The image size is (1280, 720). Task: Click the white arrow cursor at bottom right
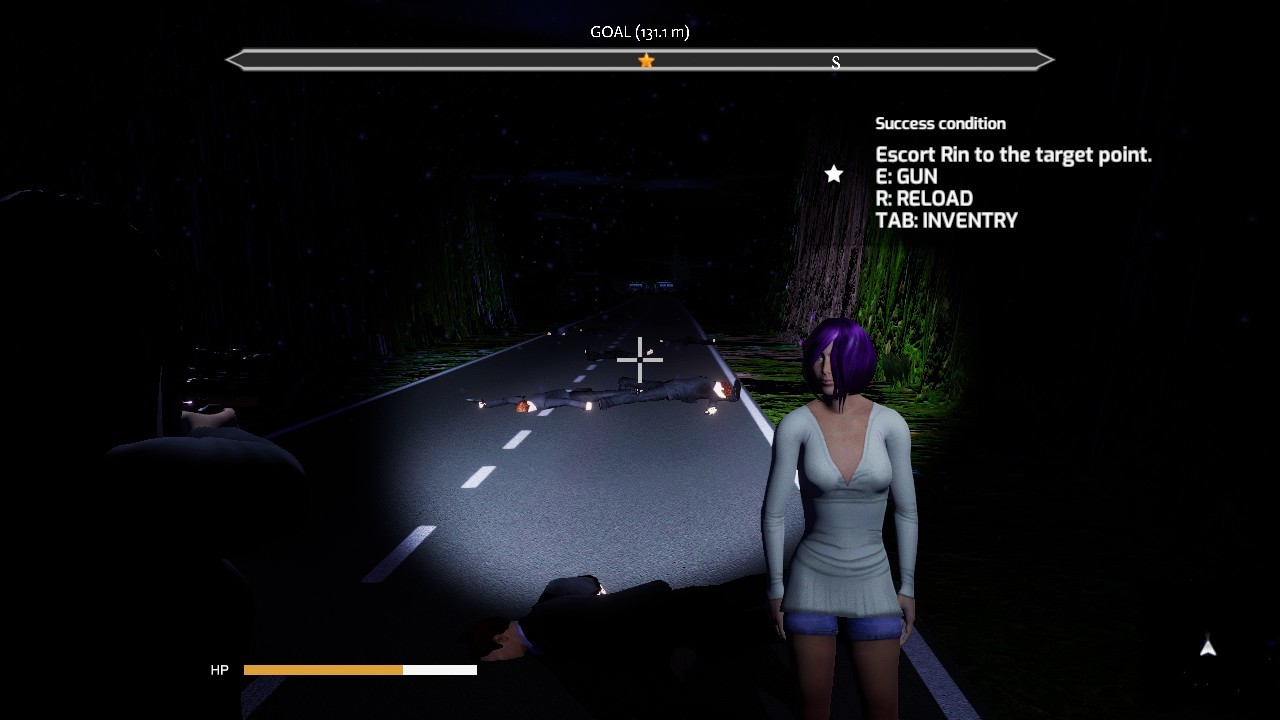[x=1207, y=648]
